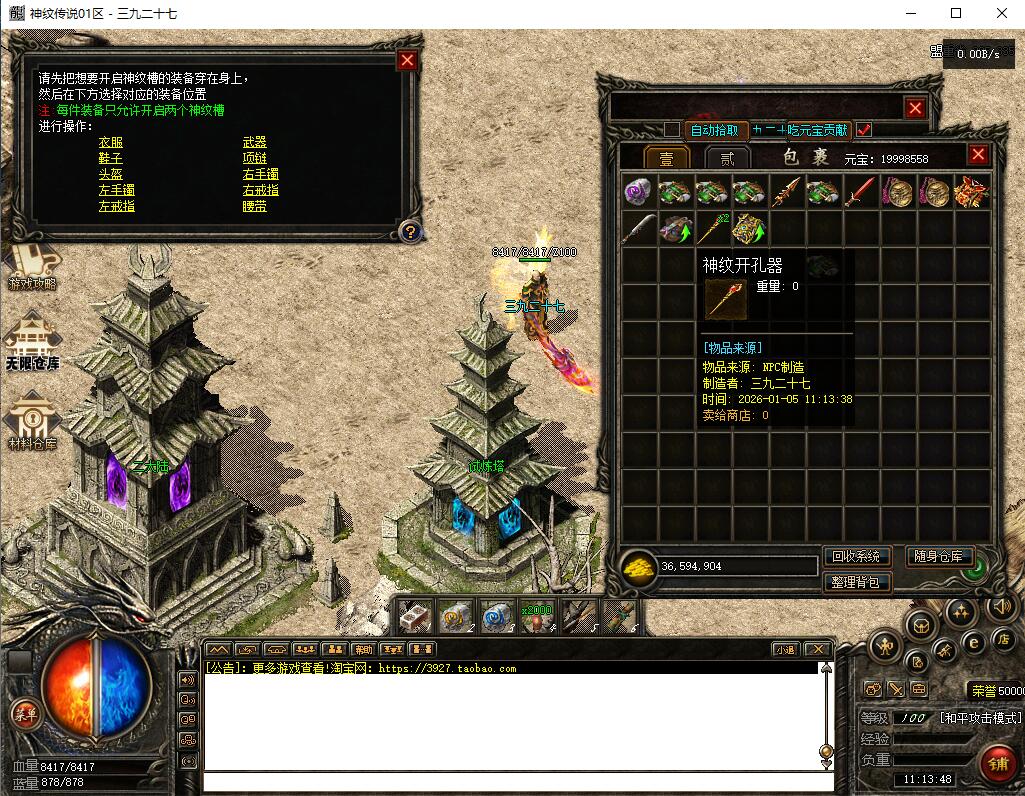This screenshot has width=1025, height=796.
Task: Close the 包裹 inventory panel
Action: [x=978, y=154]
